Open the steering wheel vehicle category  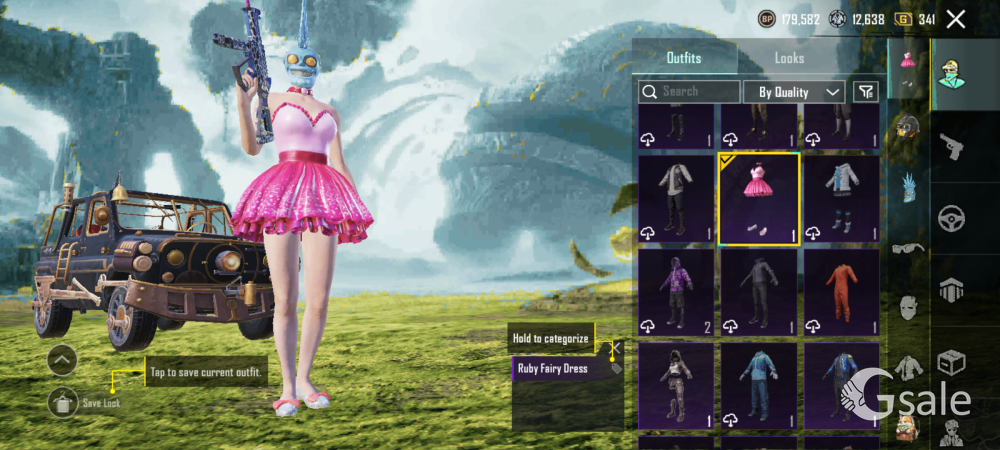coord(951,218)
